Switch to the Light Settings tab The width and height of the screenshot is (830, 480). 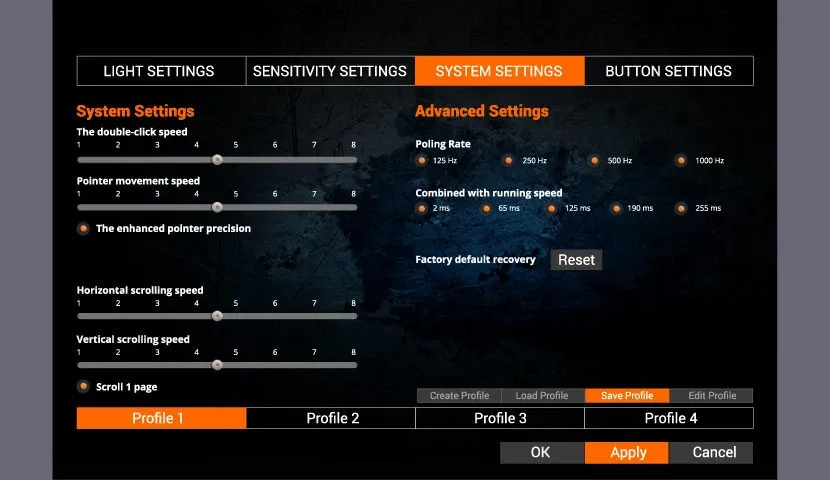[x=160, y=71]
